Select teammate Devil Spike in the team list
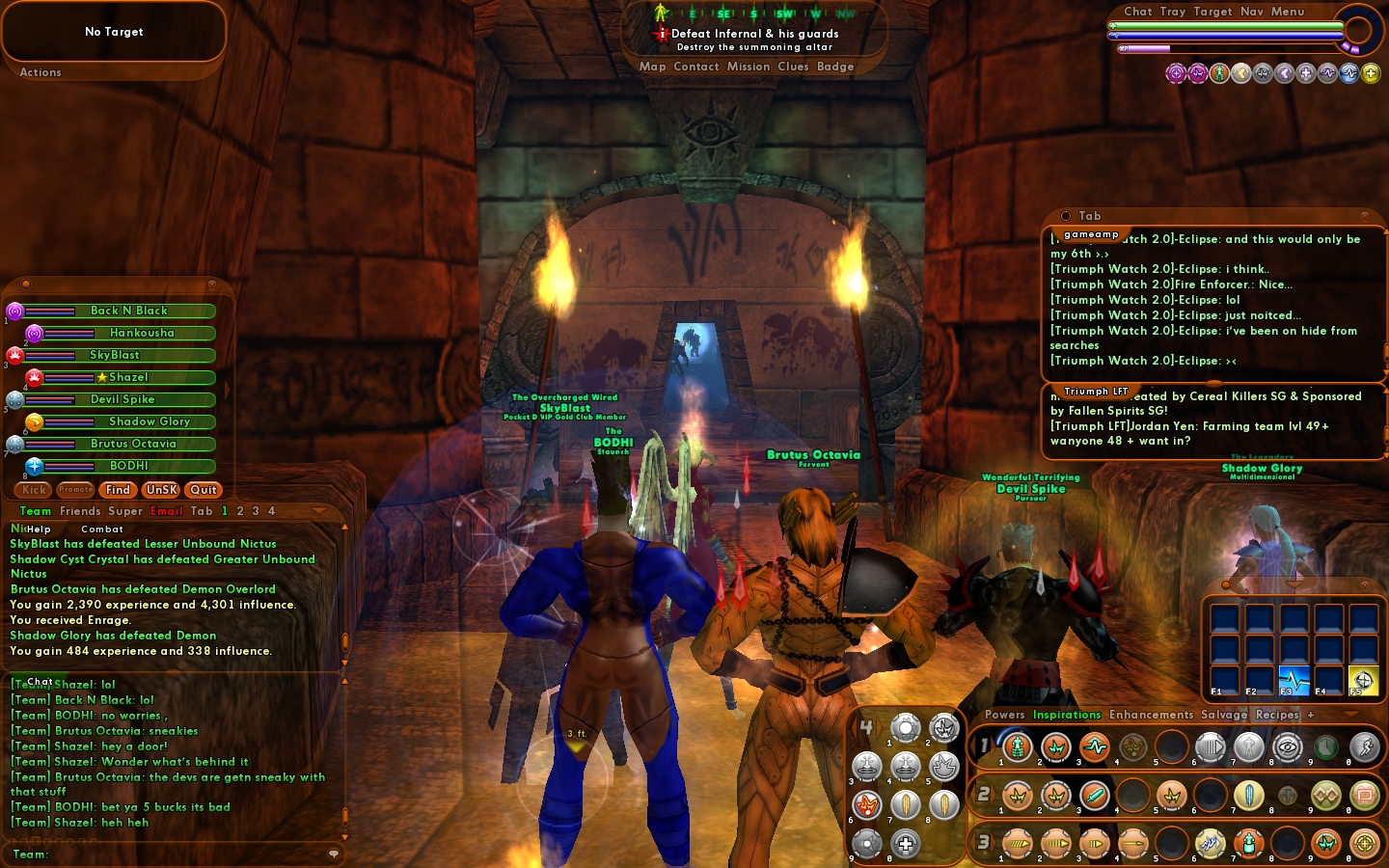The height and width of the screenshot is (868, 1389). click(123, 399)
